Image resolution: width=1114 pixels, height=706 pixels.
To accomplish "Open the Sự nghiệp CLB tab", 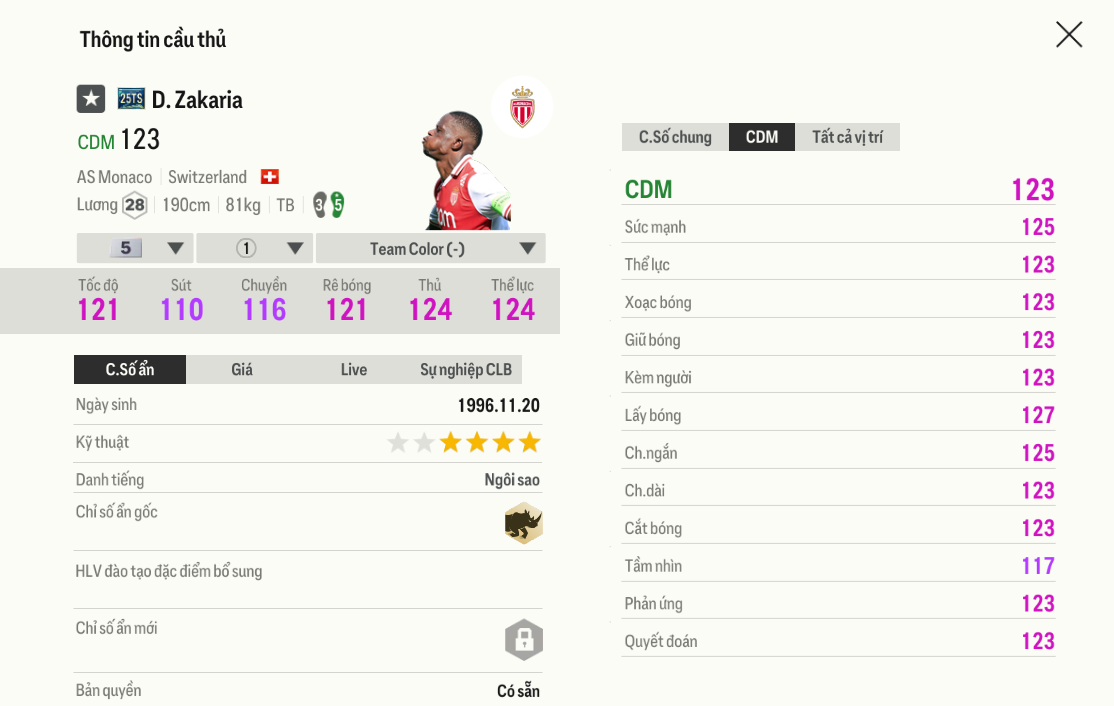I will pyautogui.click(x=466, y=370).
